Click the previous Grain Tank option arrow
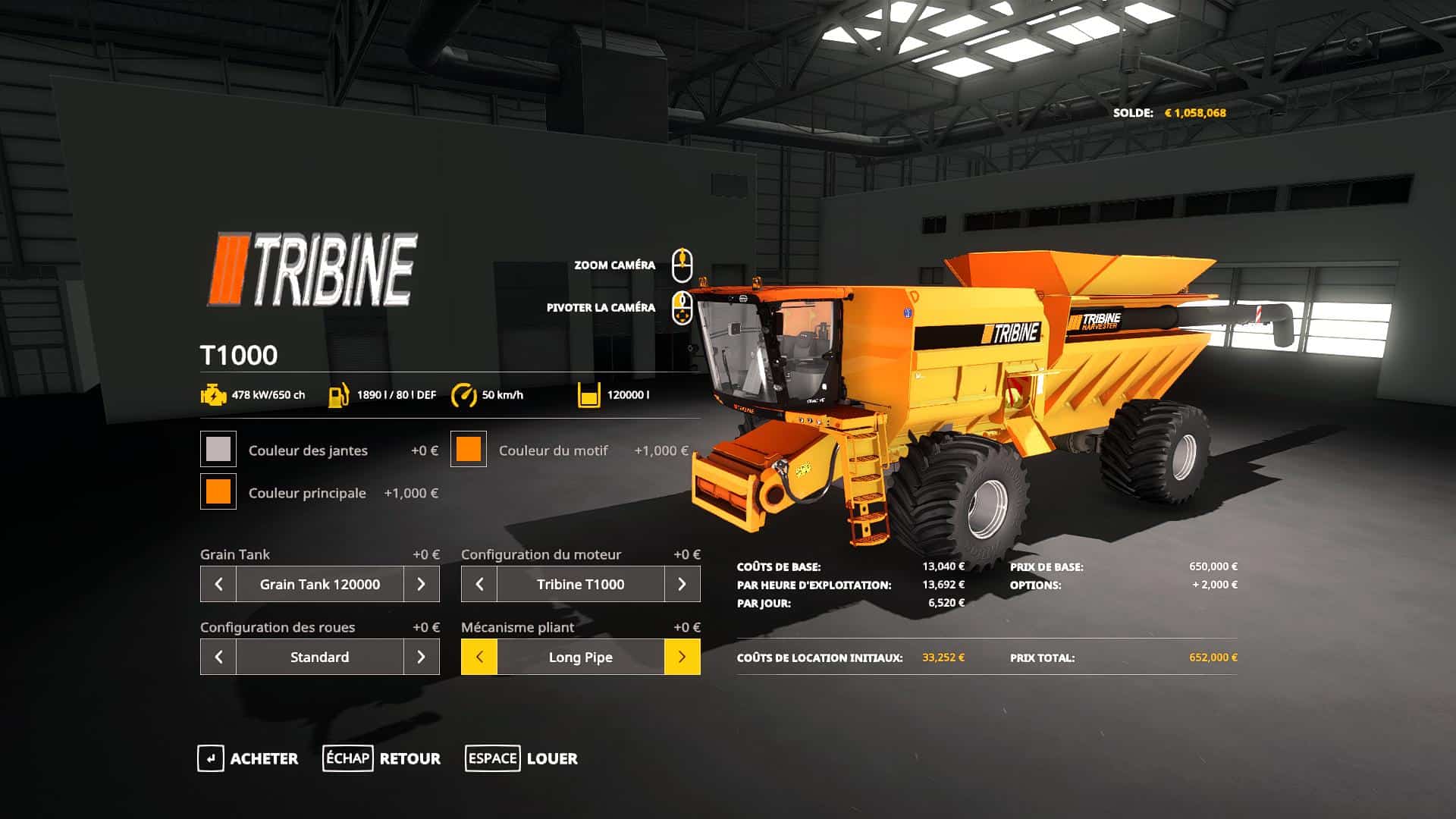Viewport: 1456px width, 819px height. (x=218, y=584)
